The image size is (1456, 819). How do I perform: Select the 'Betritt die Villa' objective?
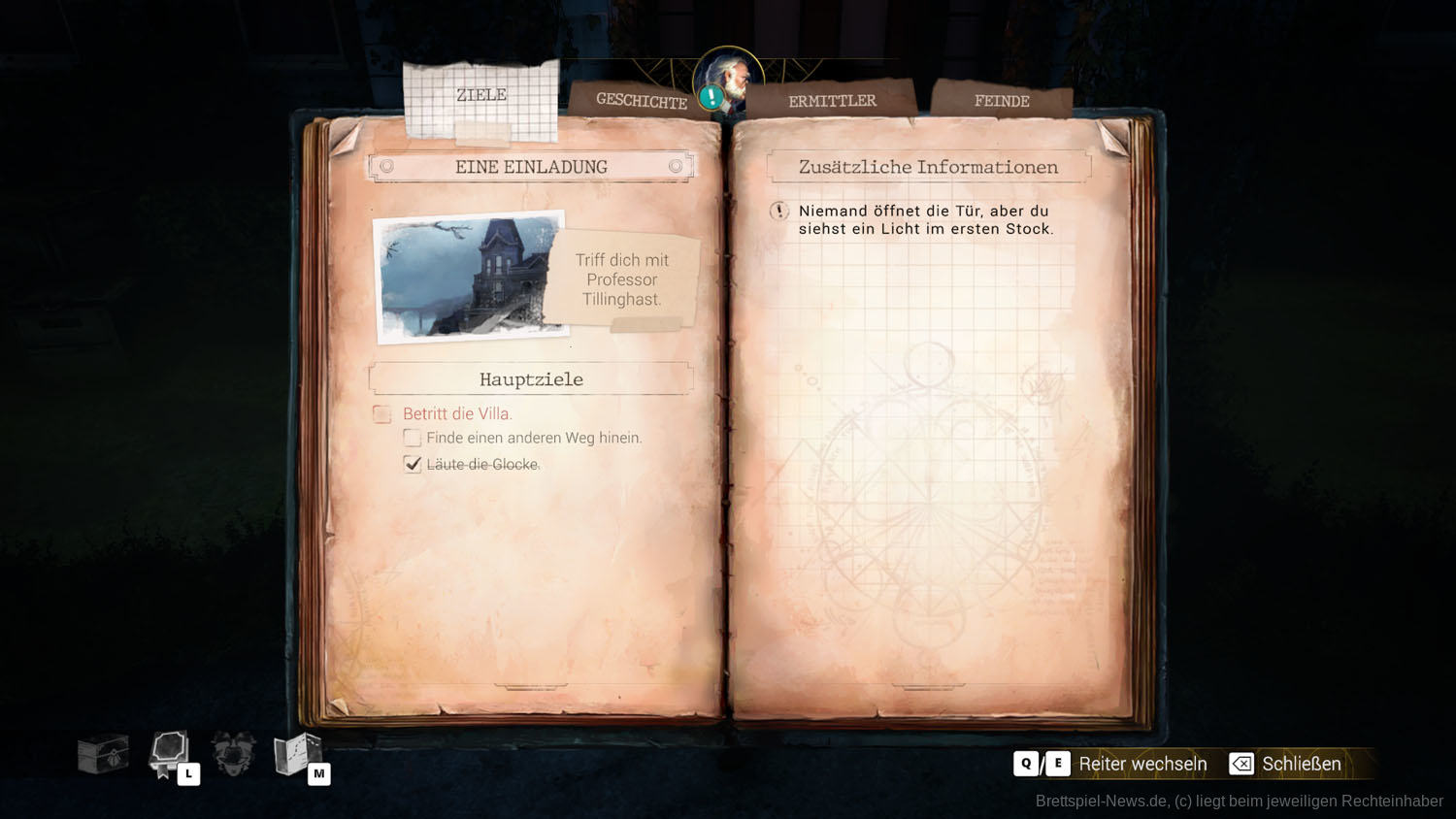coord(457,413)
